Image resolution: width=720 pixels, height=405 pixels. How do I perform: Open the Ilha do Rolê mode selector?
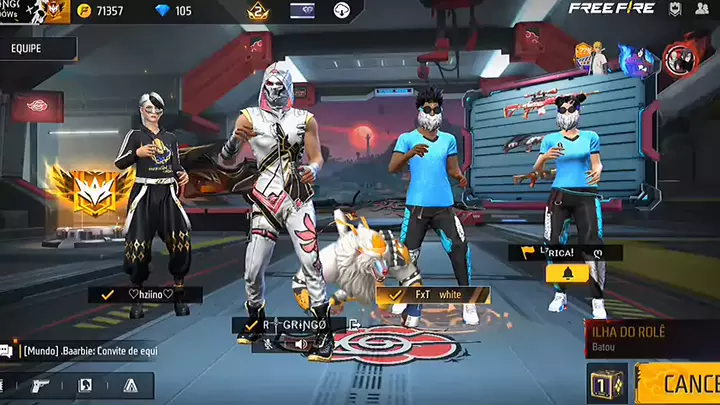tap(650, 337)
